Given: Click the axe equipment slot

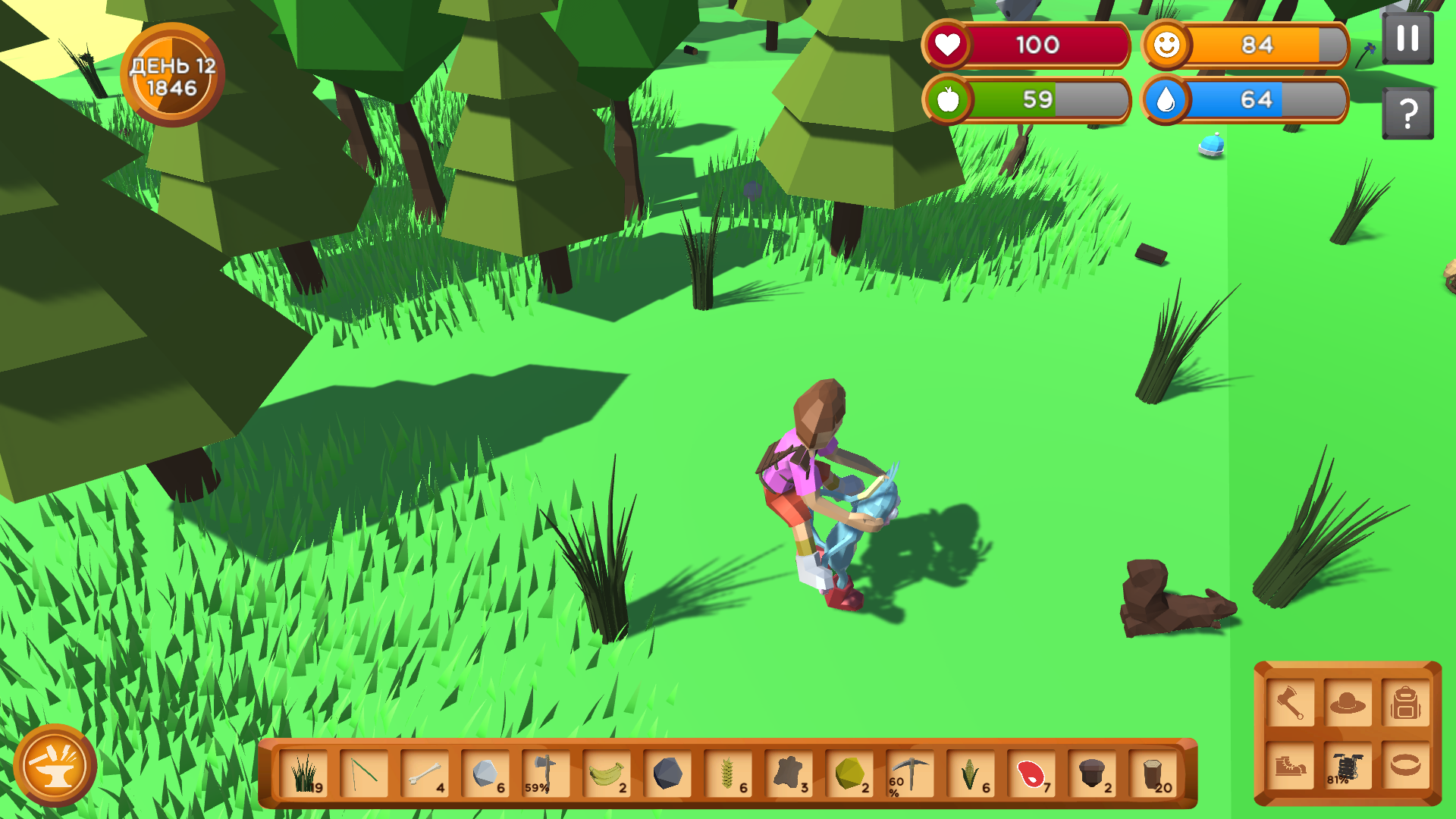Looking at the screenshot, I should click(1290, 701).
